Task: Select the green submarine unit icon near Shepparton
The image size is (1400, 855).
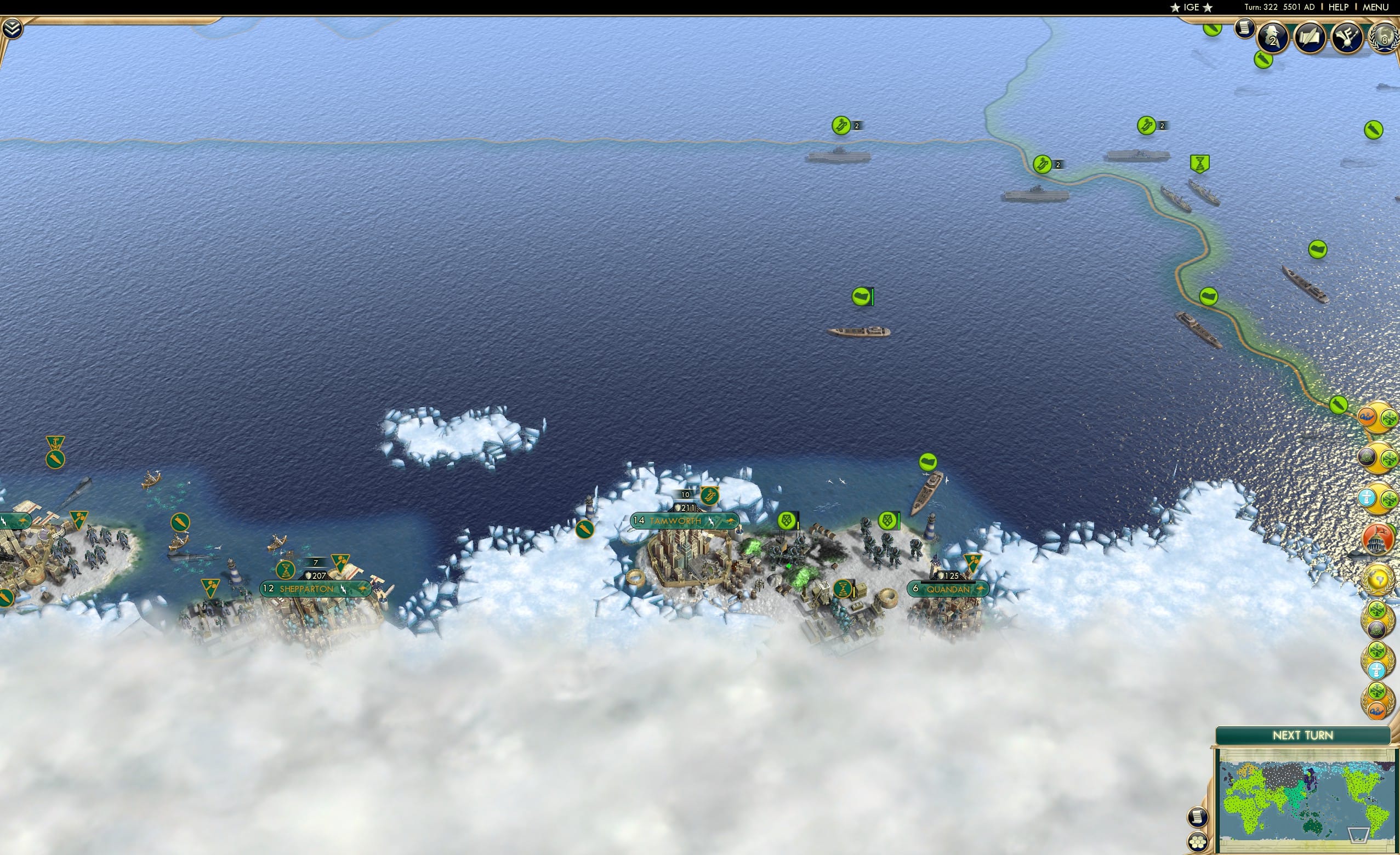Action: tap(180, 523)
